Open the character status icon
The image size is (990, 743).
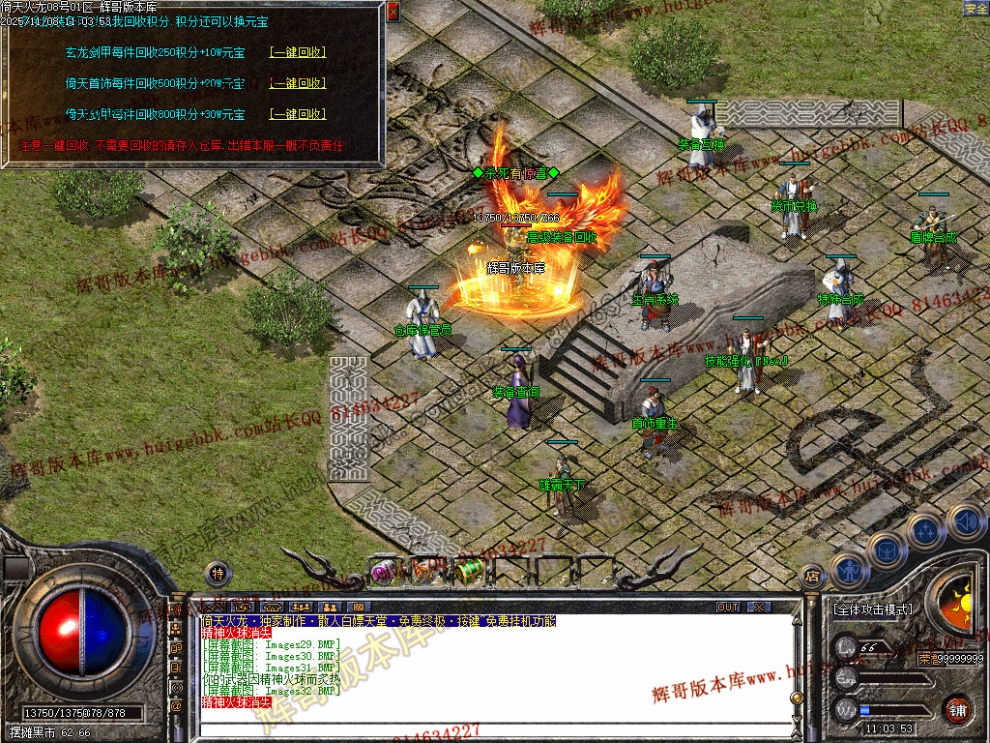coord(849,570)
